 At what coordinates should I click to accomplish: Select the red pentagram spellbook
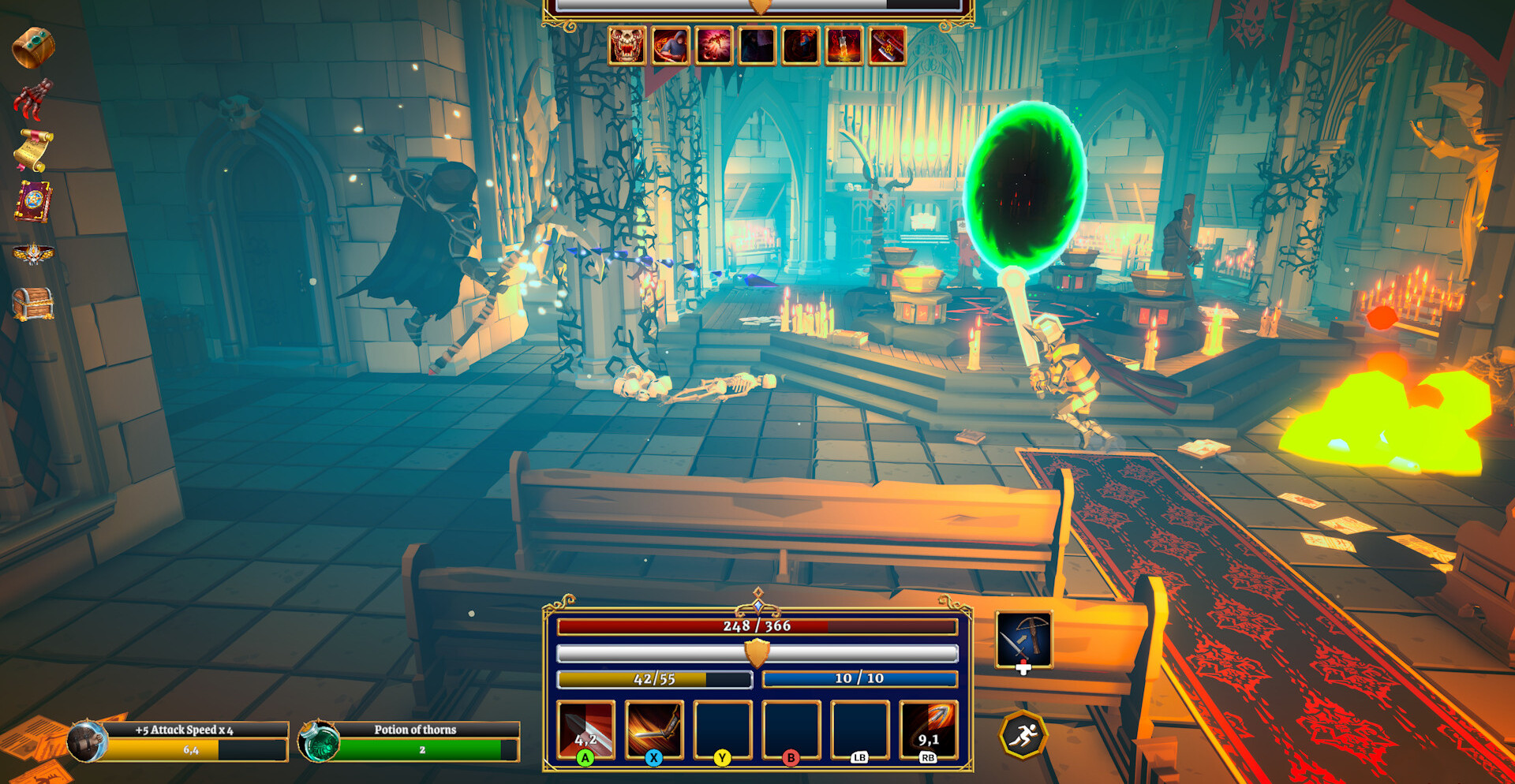(33, 201)
